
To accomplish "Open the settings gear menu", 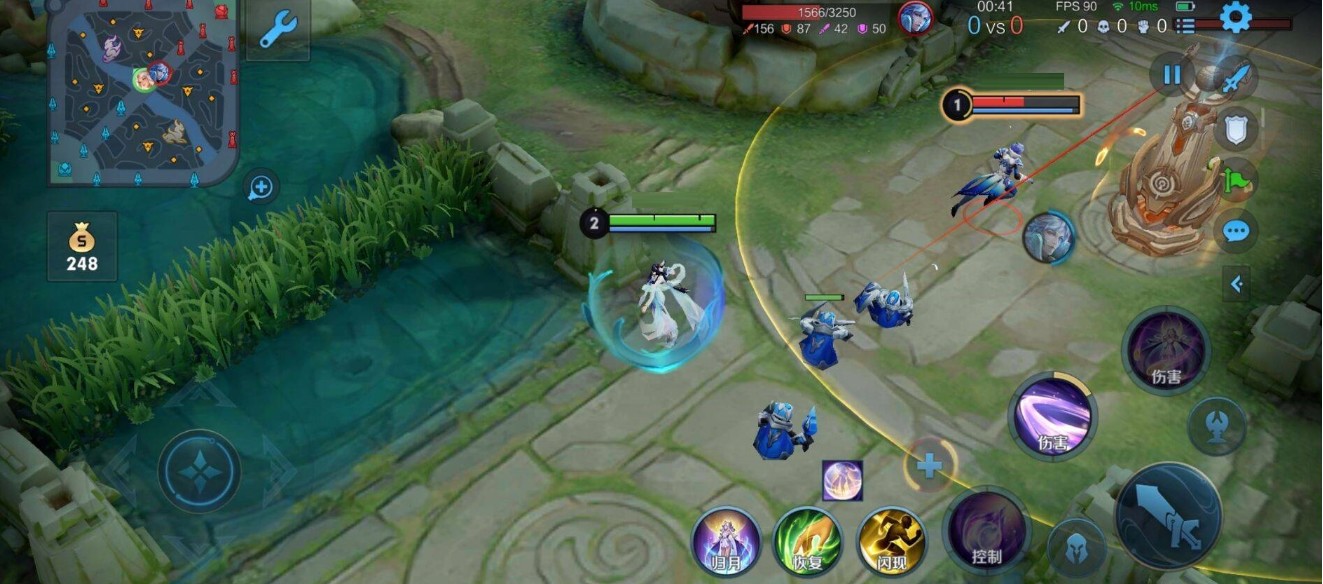I will coord(1236,17).
